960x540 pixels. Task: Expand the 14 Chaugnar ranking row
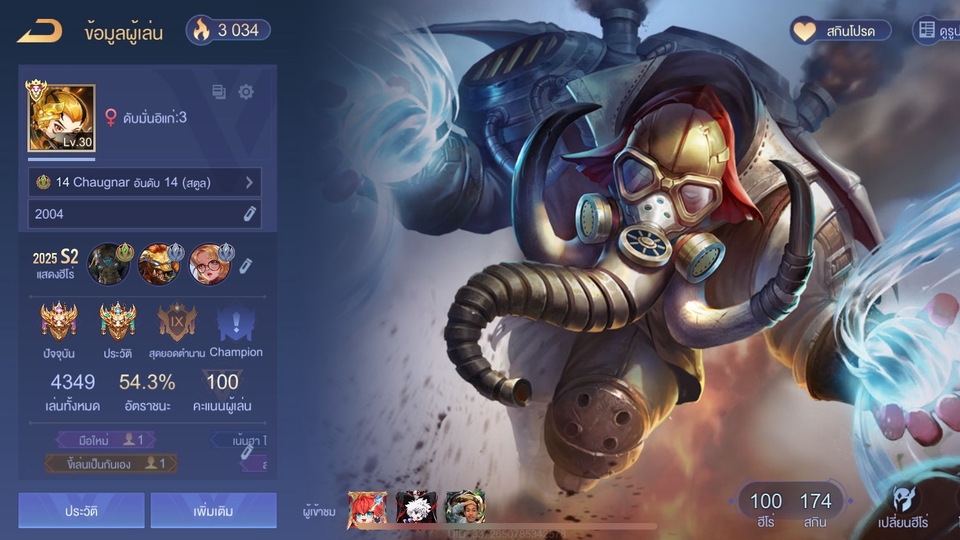click(x=145, y=182)
